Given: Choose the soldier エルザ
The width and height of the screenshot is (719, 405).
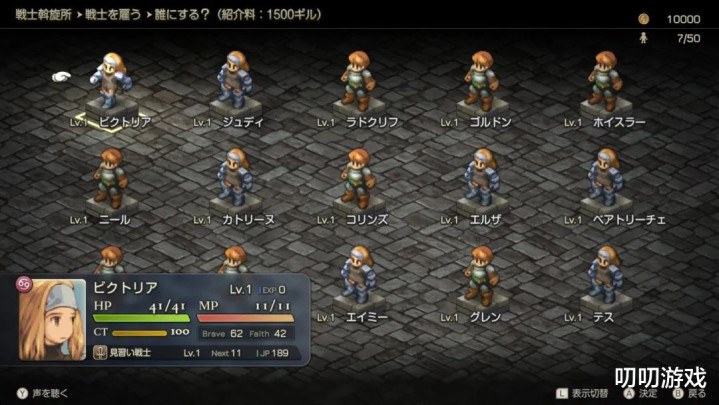Looking at the screenshot, I should [x=481, y=178].
